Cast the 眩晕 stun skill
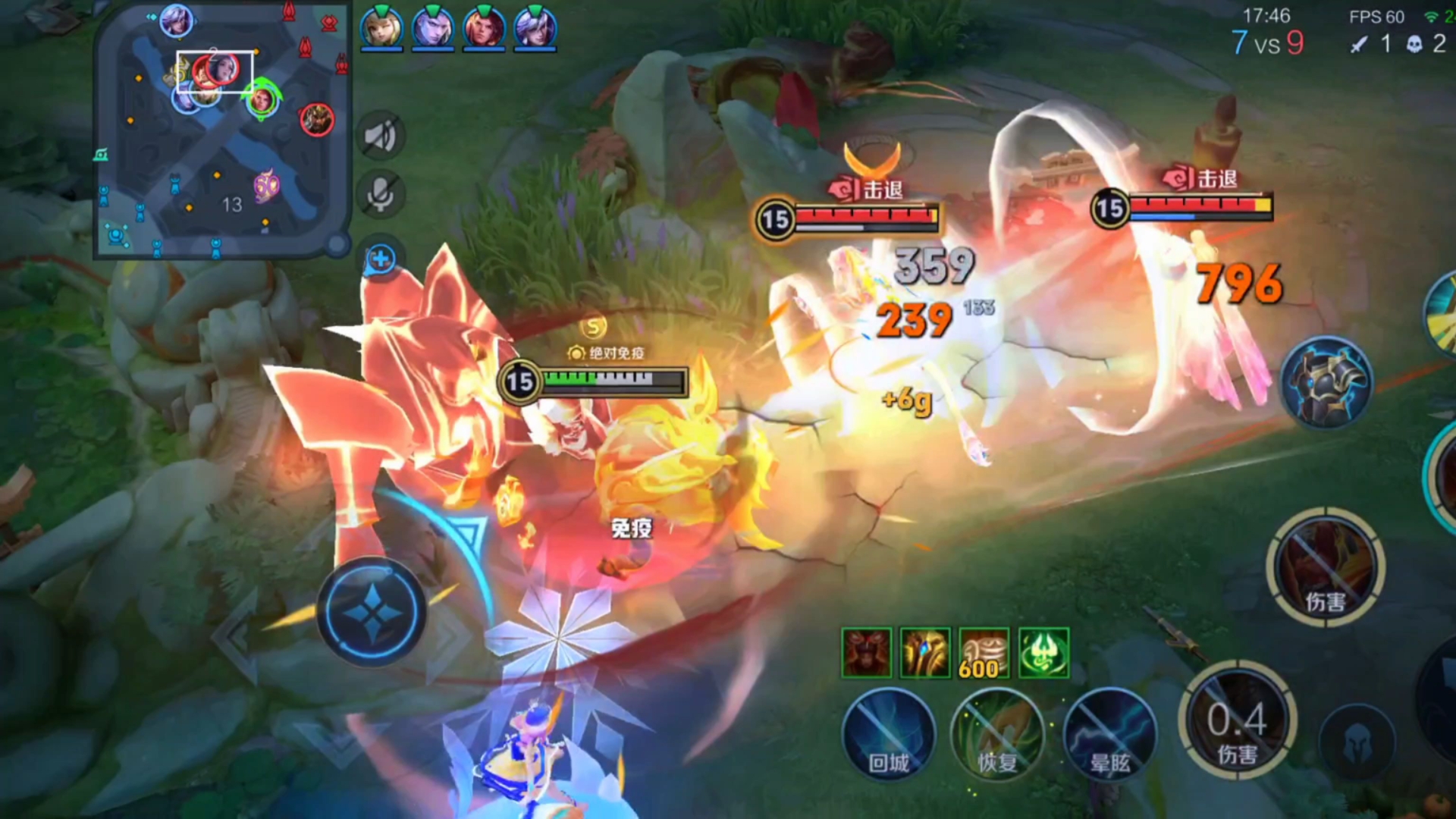Image resolution: width=1456 pixels, height=819 pixels. (x=1109, y=733)
